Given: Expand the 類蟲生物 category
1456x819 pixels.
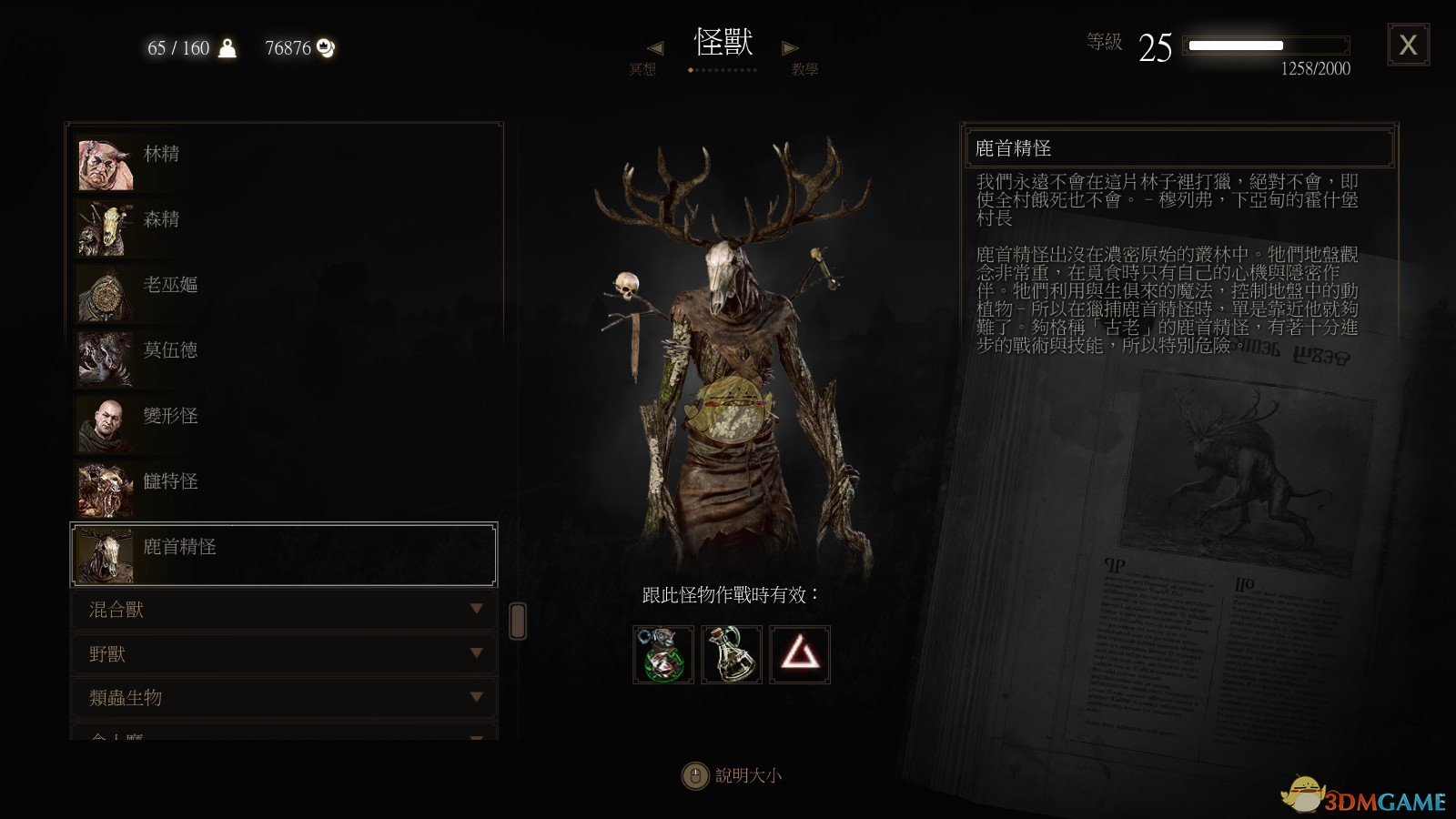Looking at the screenshot, I should pos(284,697).
